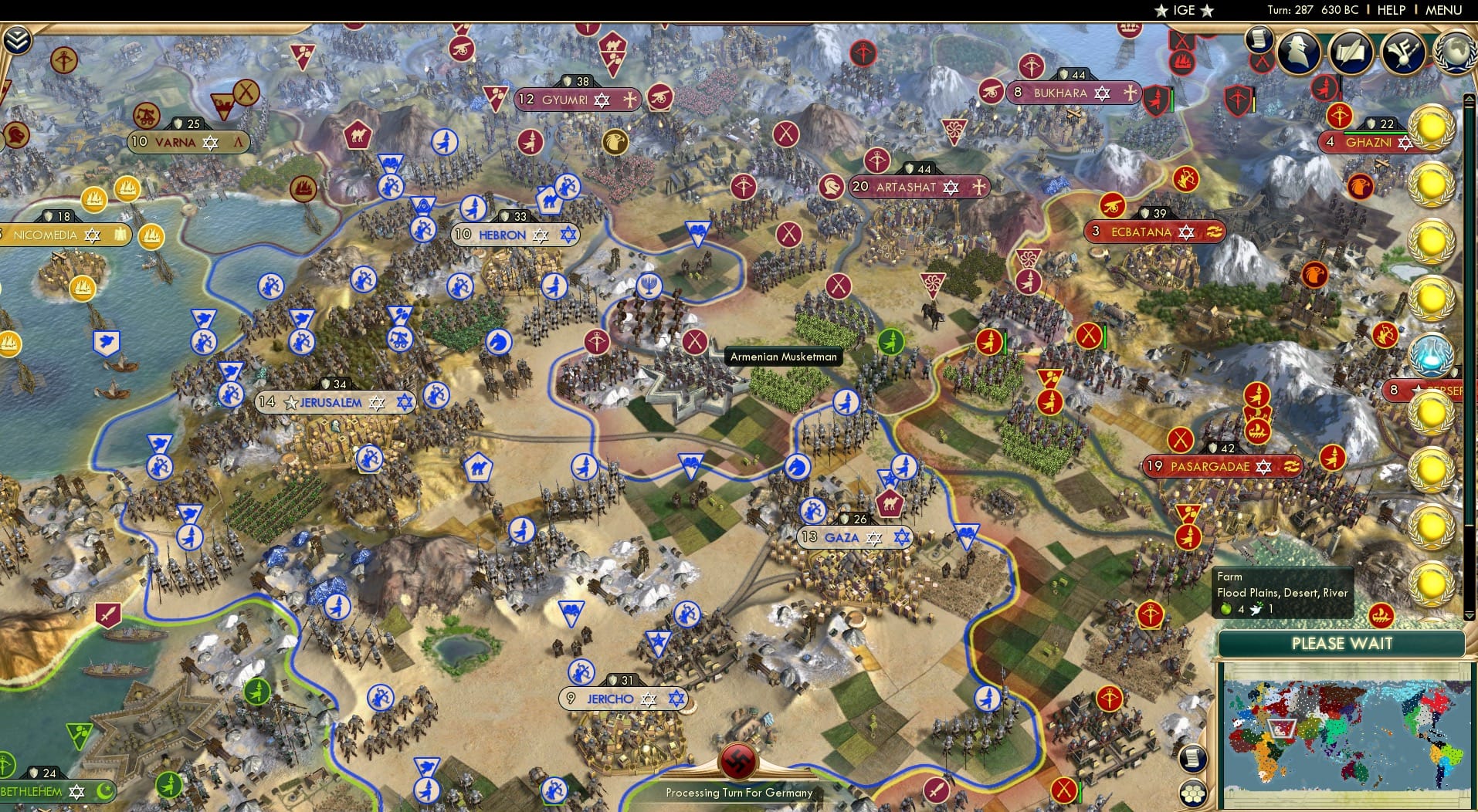Screen dimensions: 1478x812
Task: Open the notification log scroll beside the minimap
Action: (1194, 758)
